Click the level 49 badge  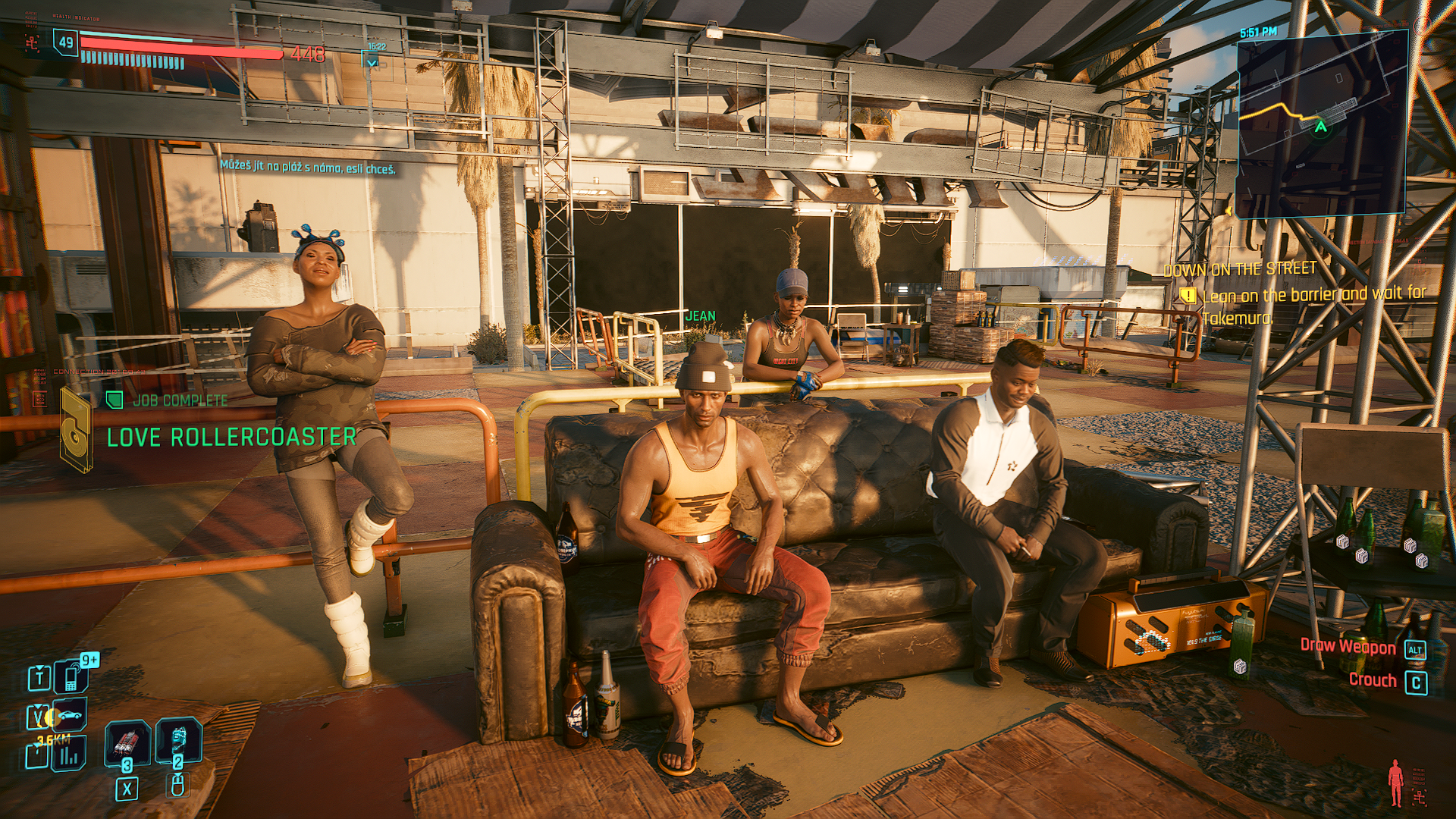click(x=66, y=42)
